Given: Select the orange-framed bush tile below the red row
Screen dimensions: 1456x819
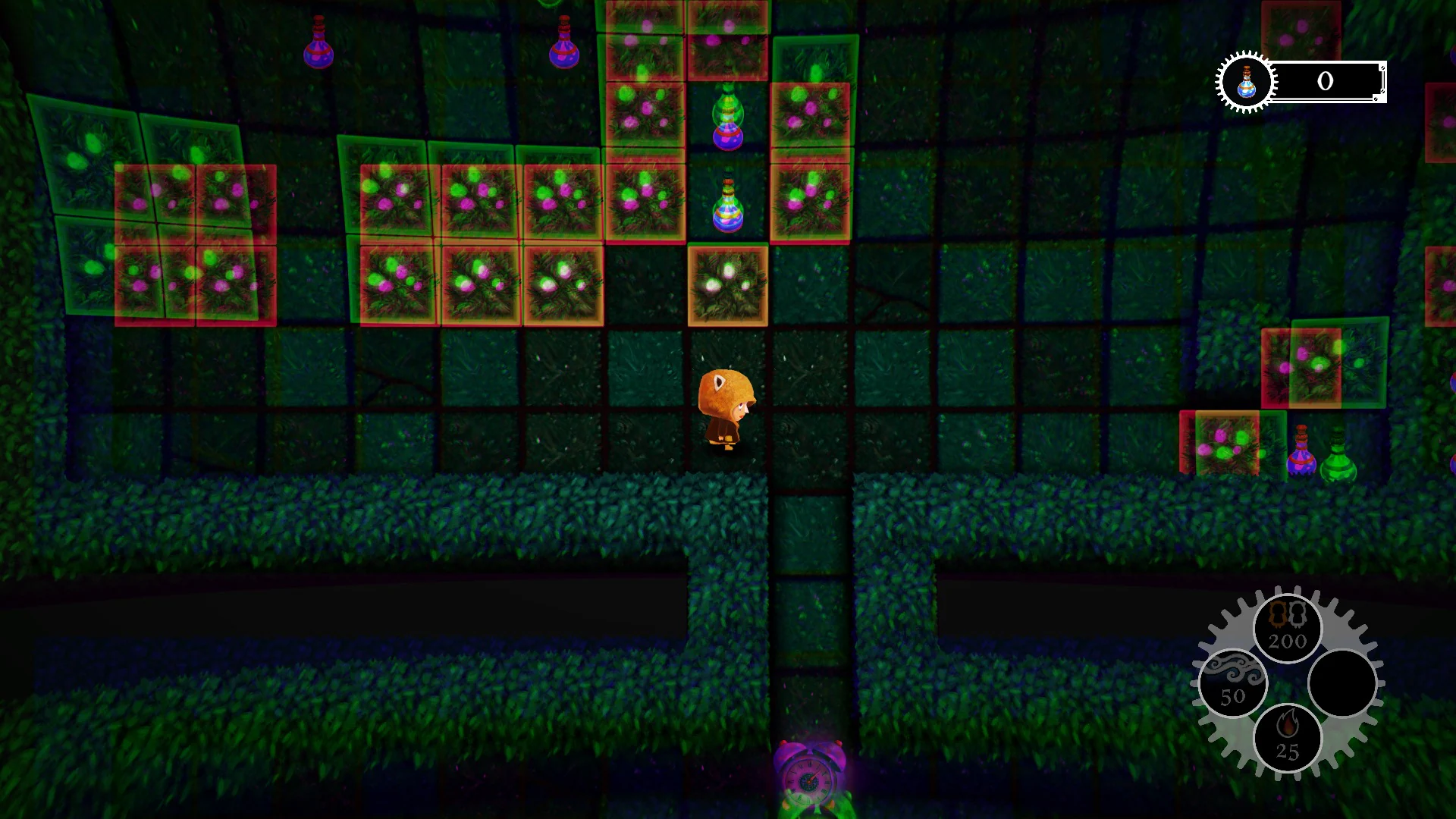Looking at the screenshot, I should coord(730,284).
